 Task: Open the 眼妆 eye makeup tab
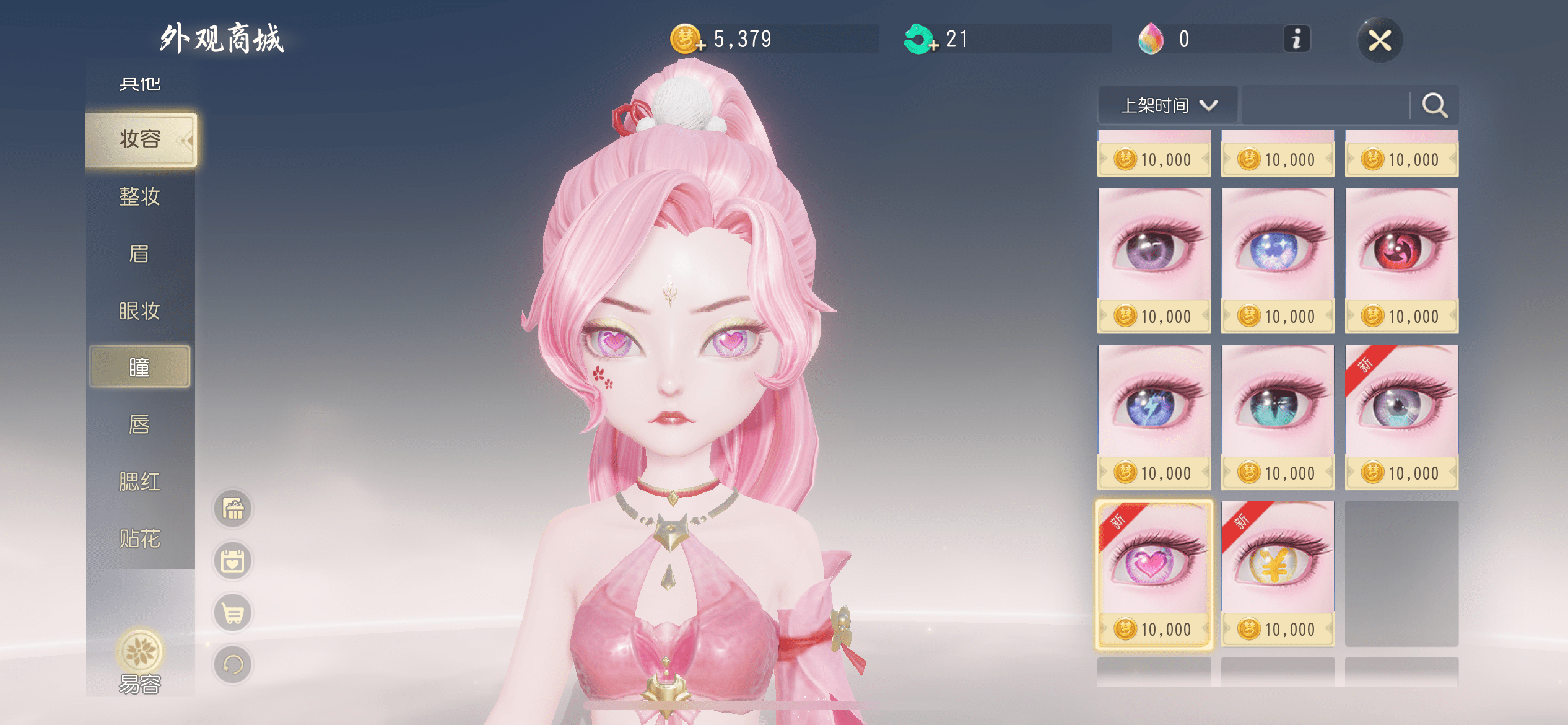coord(140,311)
